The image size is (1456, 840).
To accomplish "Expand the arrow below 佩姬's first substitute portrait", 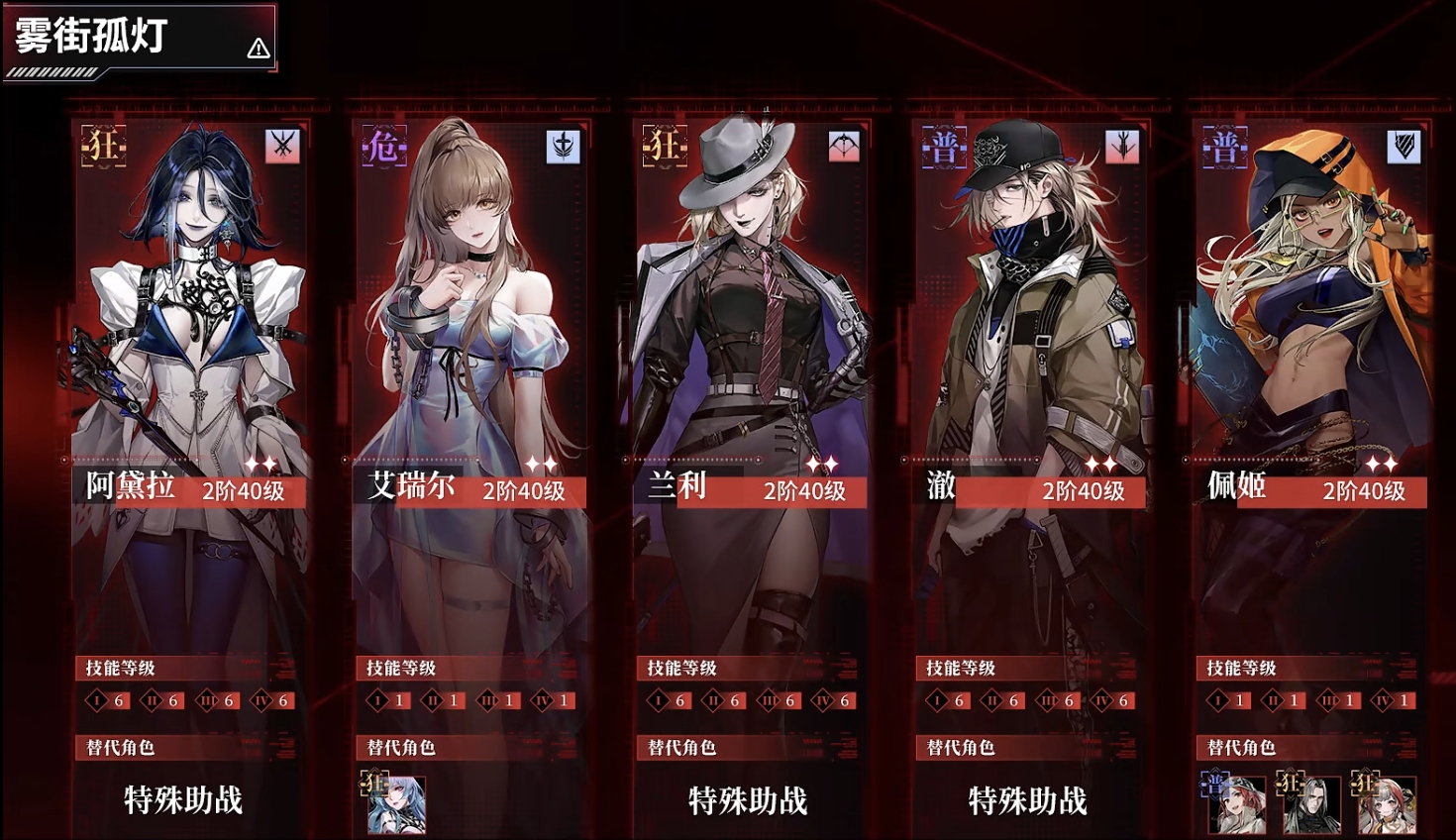I will click(1215, 798).
